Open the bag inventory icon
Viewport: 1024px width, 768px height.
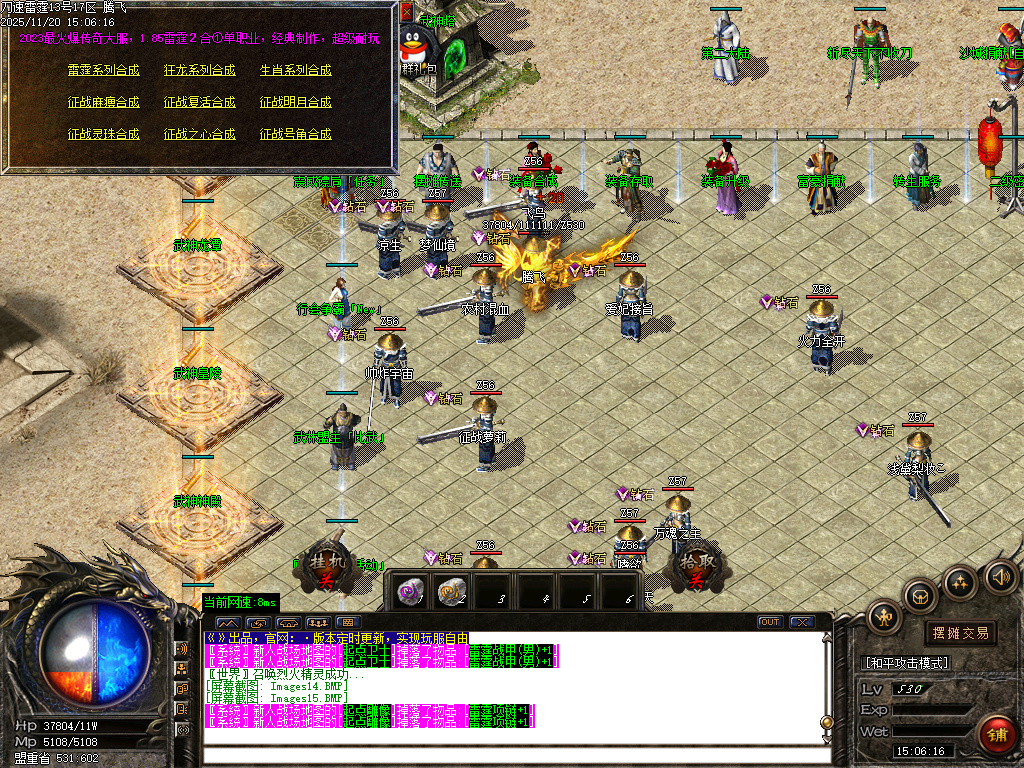point(921,597)
